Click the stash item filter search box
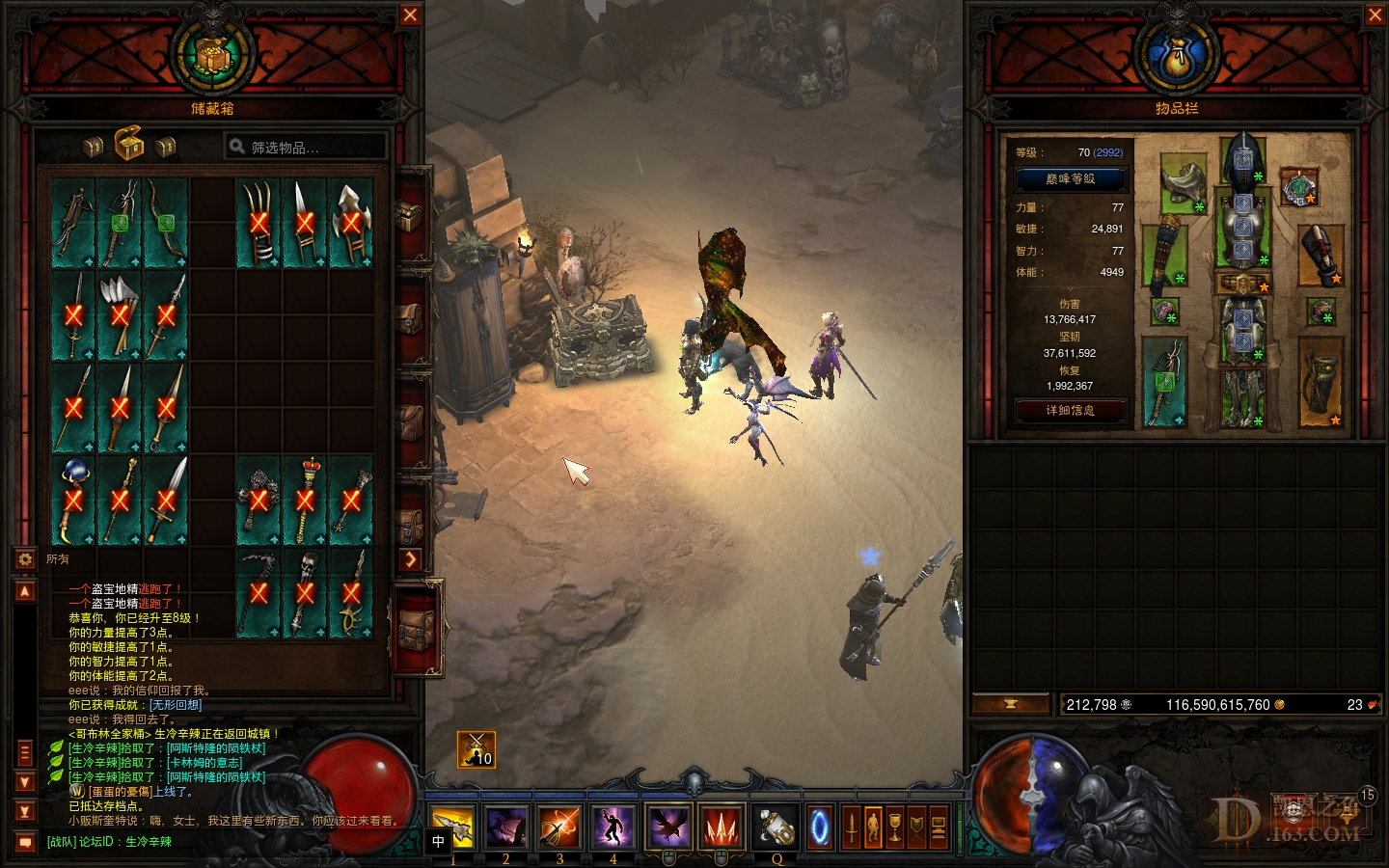This screenshot has width=1389, height=868. click(307, 147)
